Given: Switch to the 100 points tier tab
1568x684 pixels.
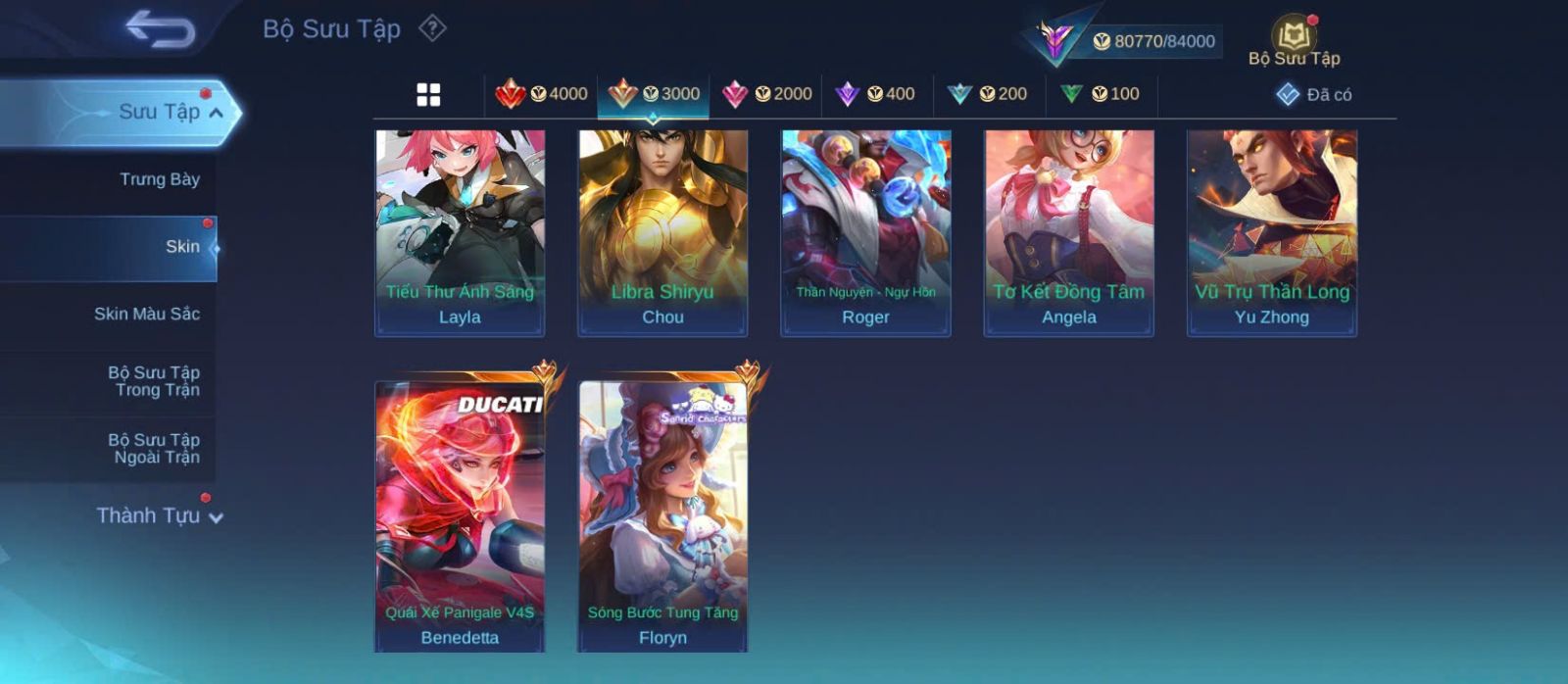Looking at the screenshot, I should click(1100, 94).
